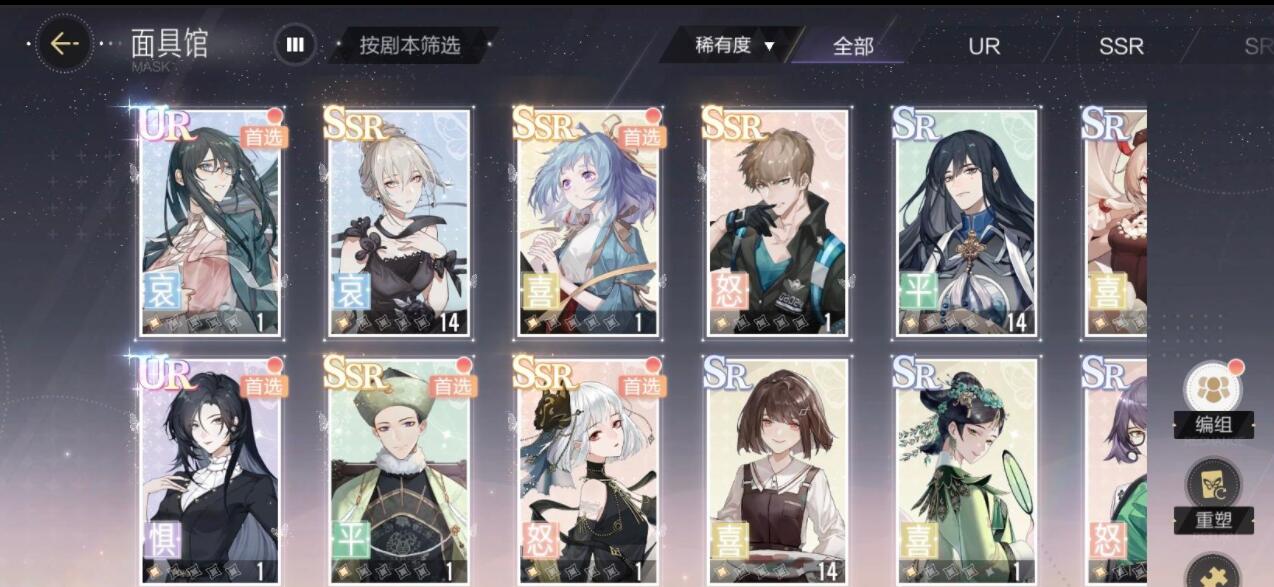1274x587 pixels.
Task: Select the SSR green-hat official card
Action: (x=400, y=470)
